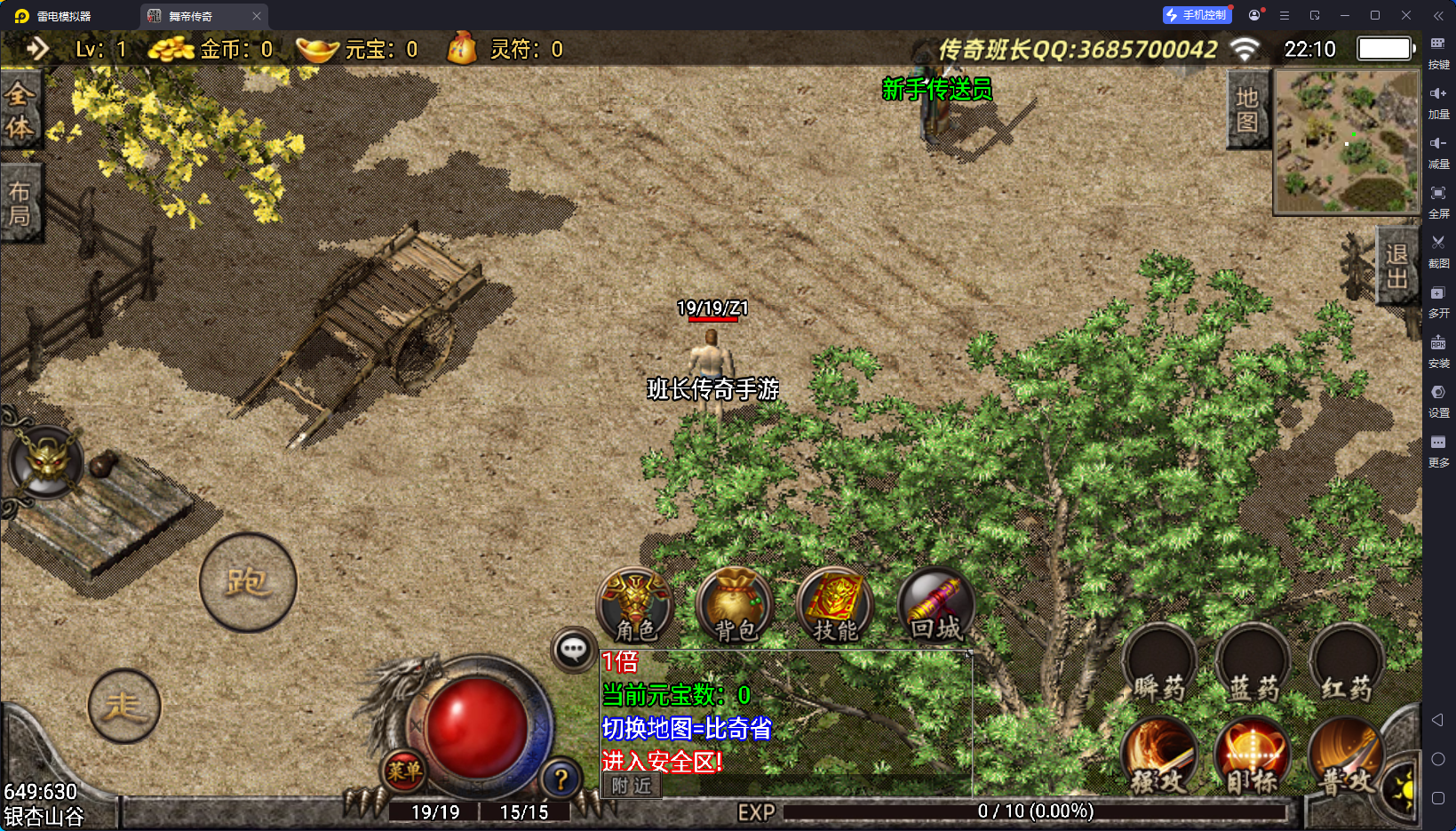Use the 红药 health potion slot
The width and height of the screenshot is (1456, 831).
pyautogui.click(x=1346, y=666)
